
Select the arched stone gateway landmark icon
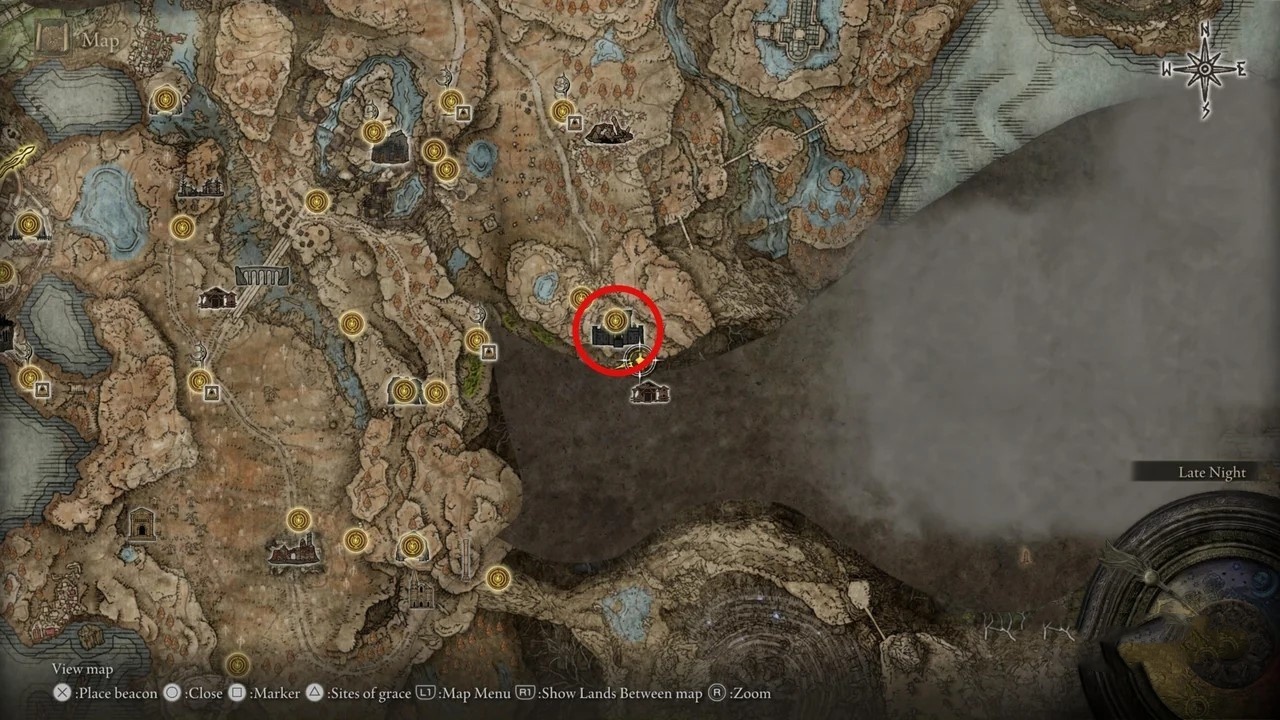142,522
